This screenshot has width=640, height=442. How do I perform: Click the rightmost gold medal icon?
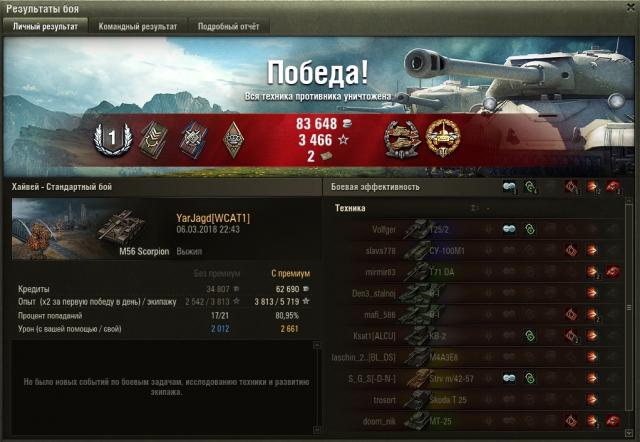(x=441, y=139)
